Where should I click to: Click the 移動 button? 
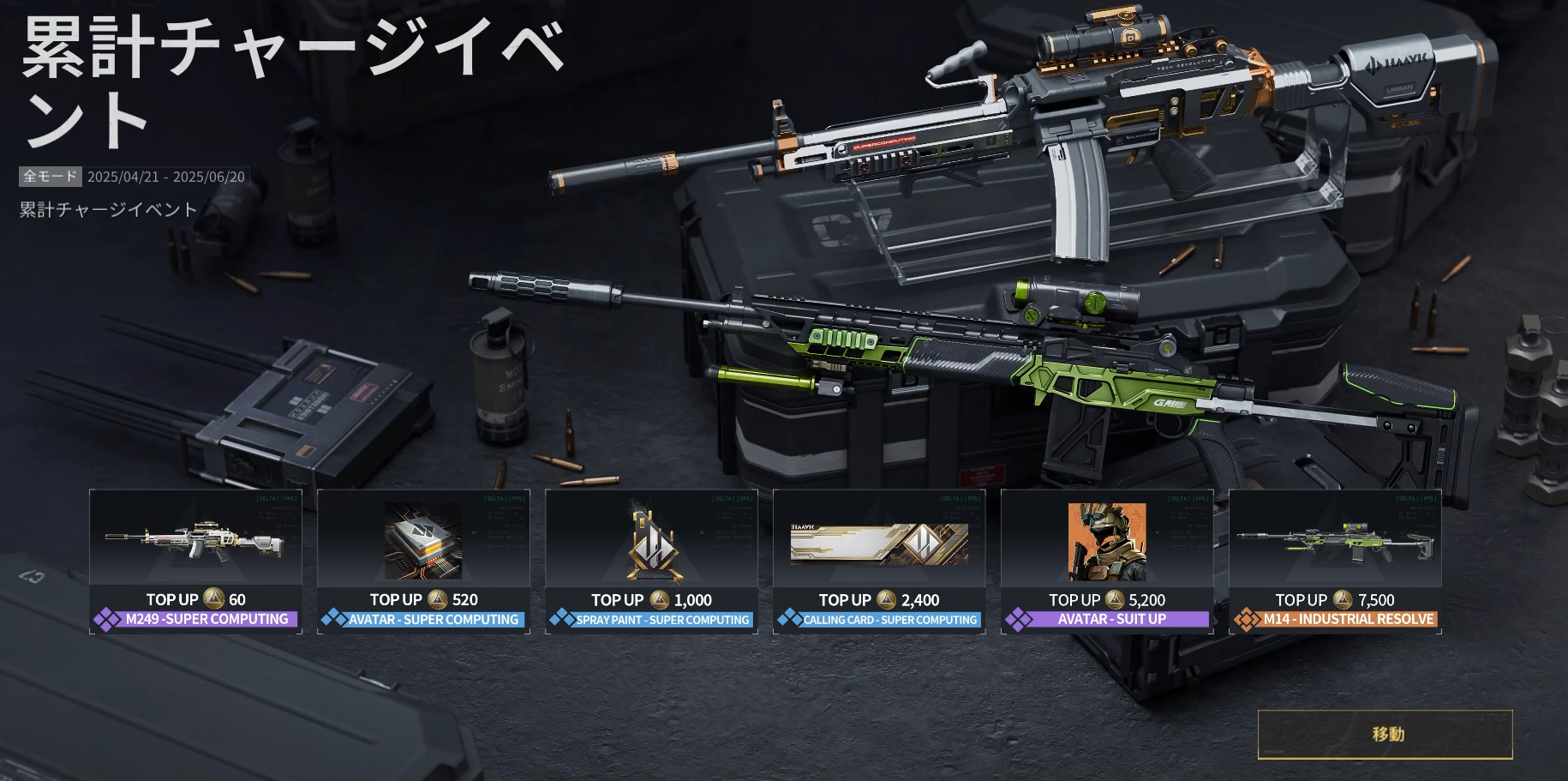click(x=1385, y=734)
